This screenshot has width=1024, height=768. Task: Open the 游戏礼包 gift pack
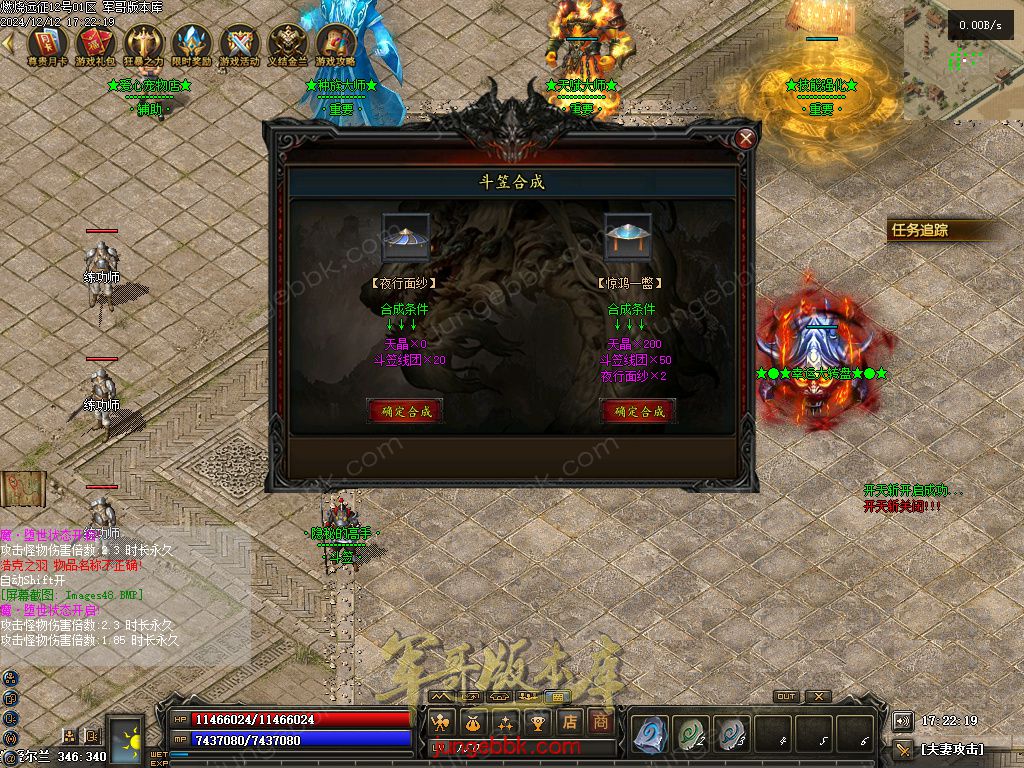pyautogui.click(x=95, y=46)
